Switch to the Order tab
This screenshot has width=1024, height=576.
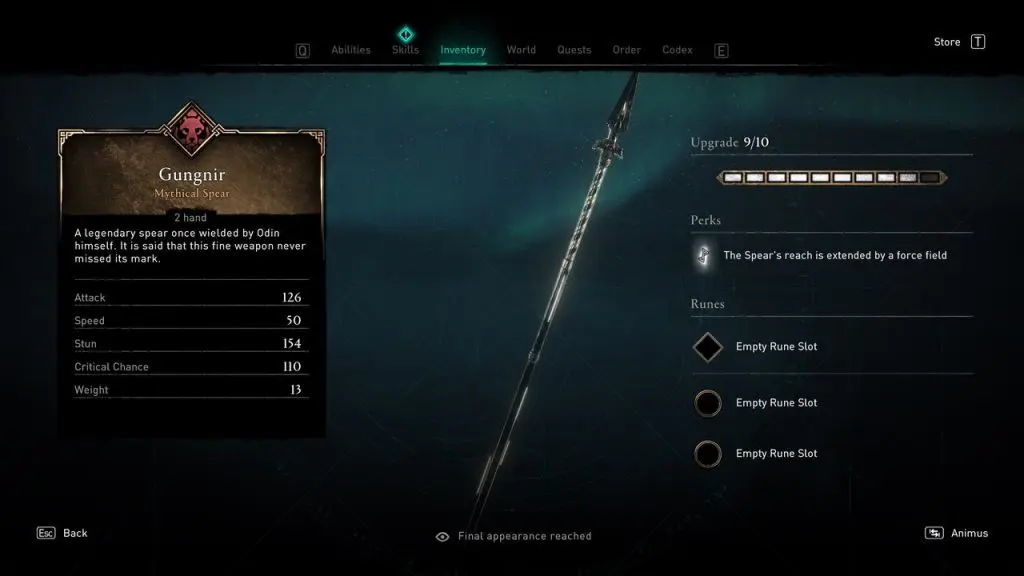point(627,50)
